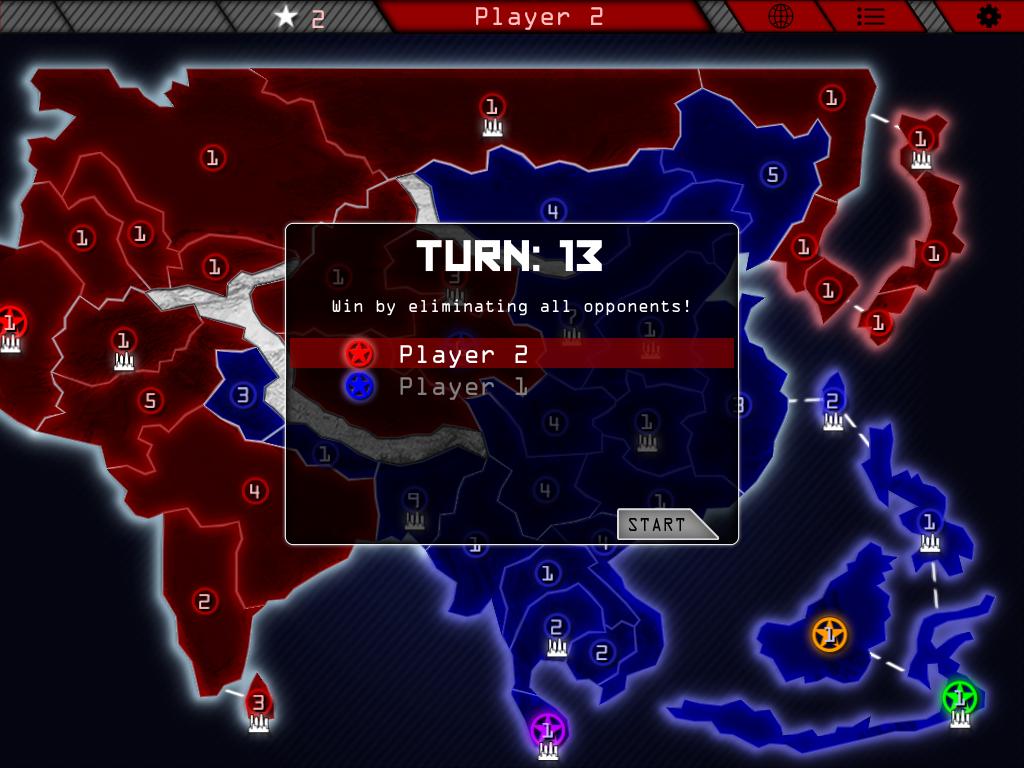Open the gear settings
This screenshot has height=768, width=1024.
(x=988, y=16)
